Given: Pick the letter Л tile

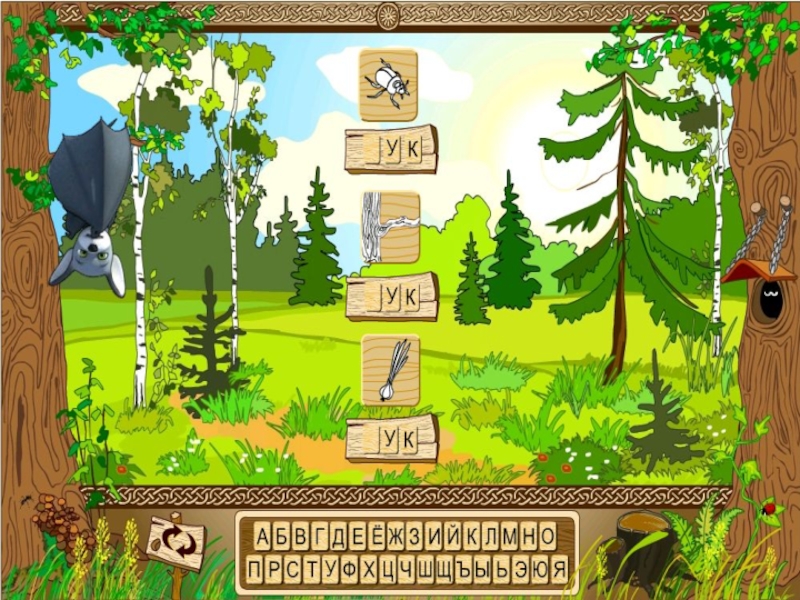Looking at the screenshot, I should coord(491,536).
